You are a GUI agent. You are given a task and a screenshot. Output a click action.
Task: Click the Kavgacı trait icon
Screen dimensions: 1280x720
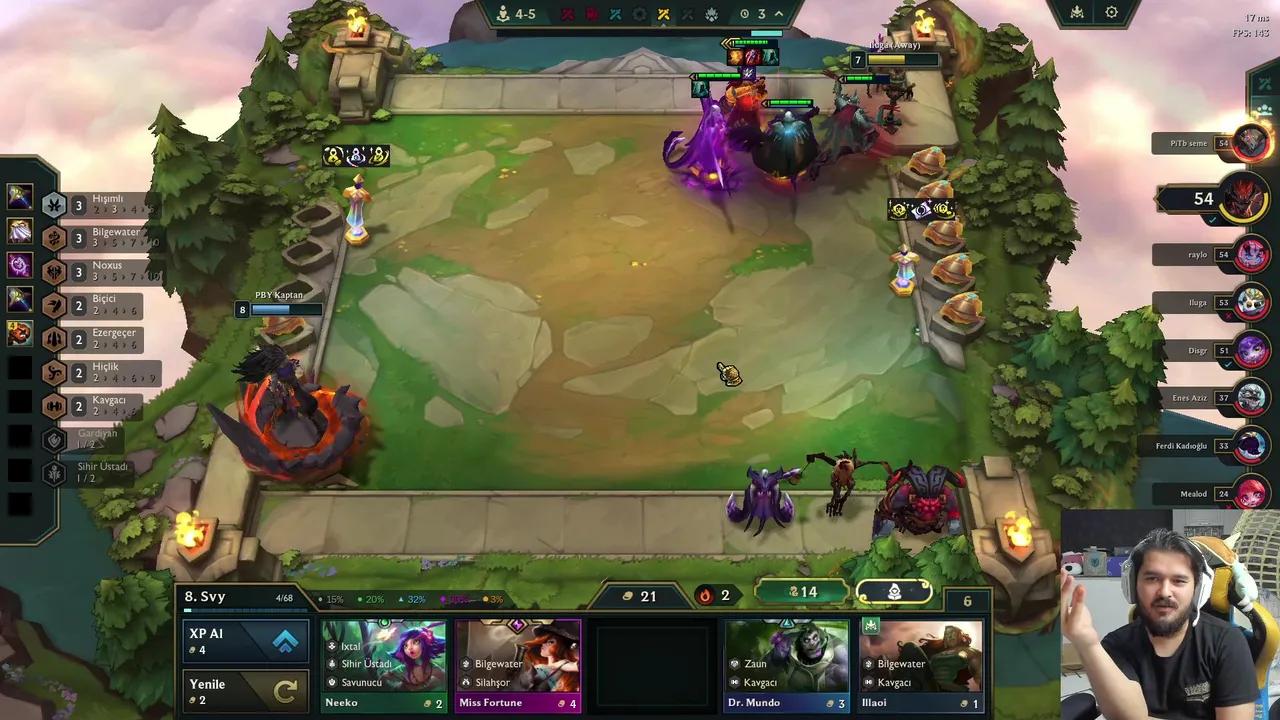(x=55, y=406)
